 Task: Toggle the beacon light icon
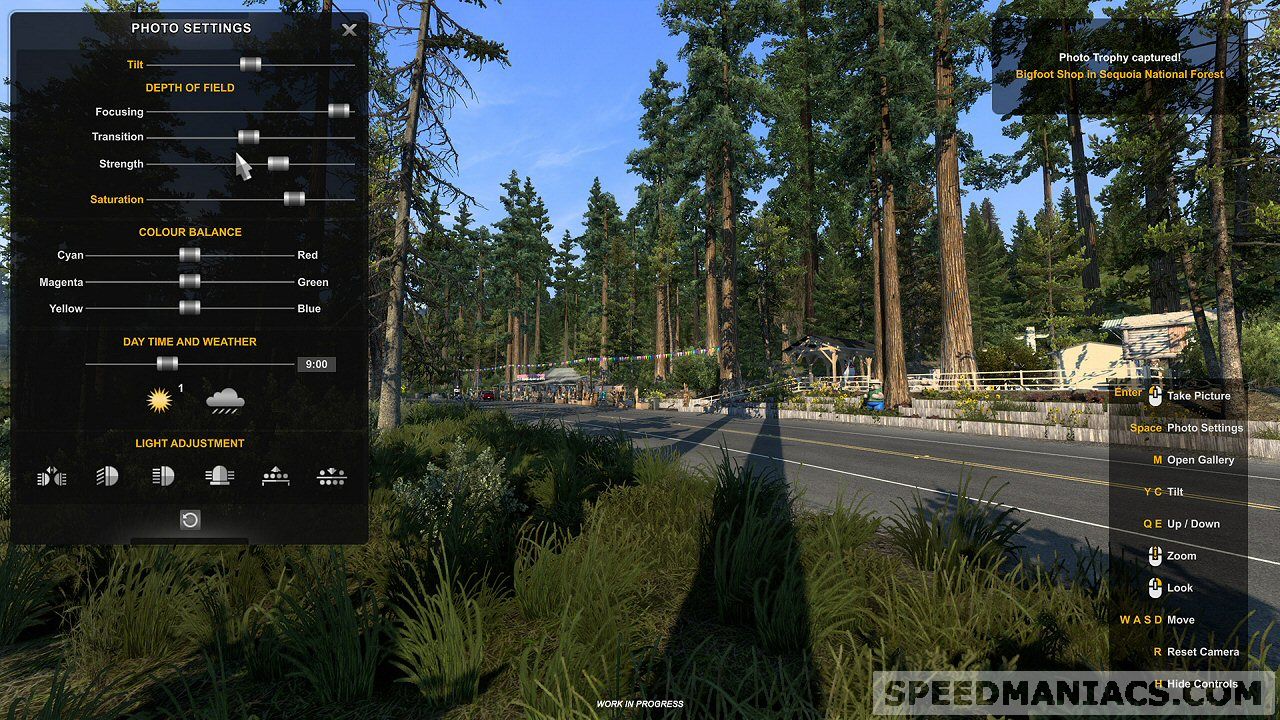point(218,477)
